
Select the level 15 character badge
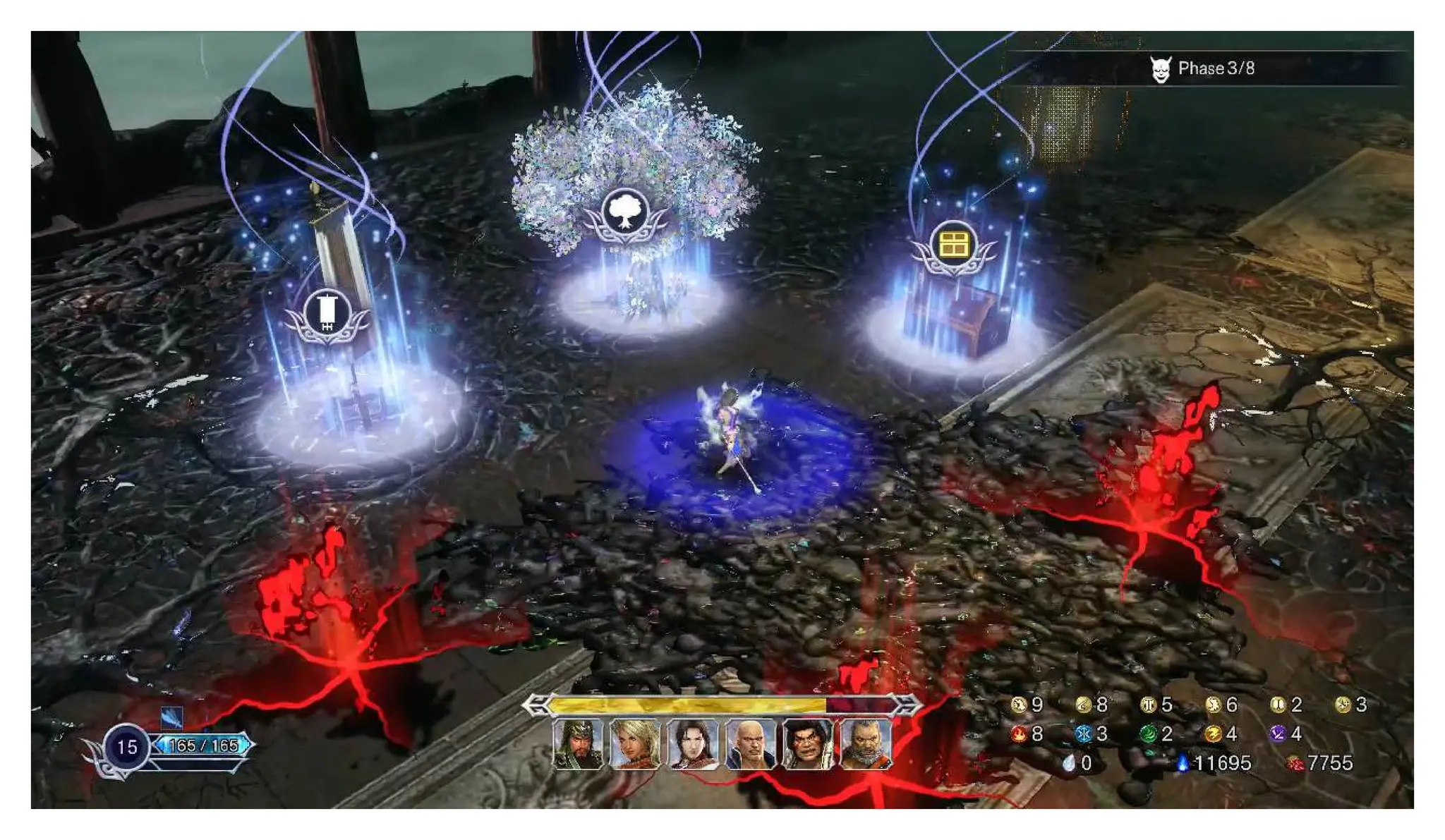(127, 747)
